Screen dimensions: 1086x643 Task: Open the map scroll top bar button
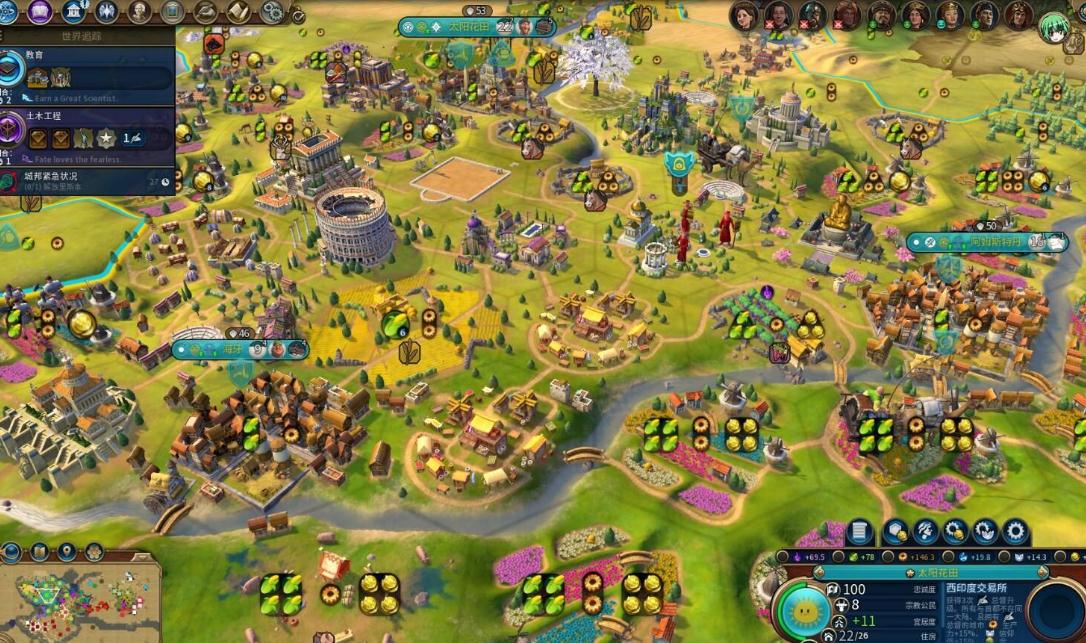tap(238, 12)
